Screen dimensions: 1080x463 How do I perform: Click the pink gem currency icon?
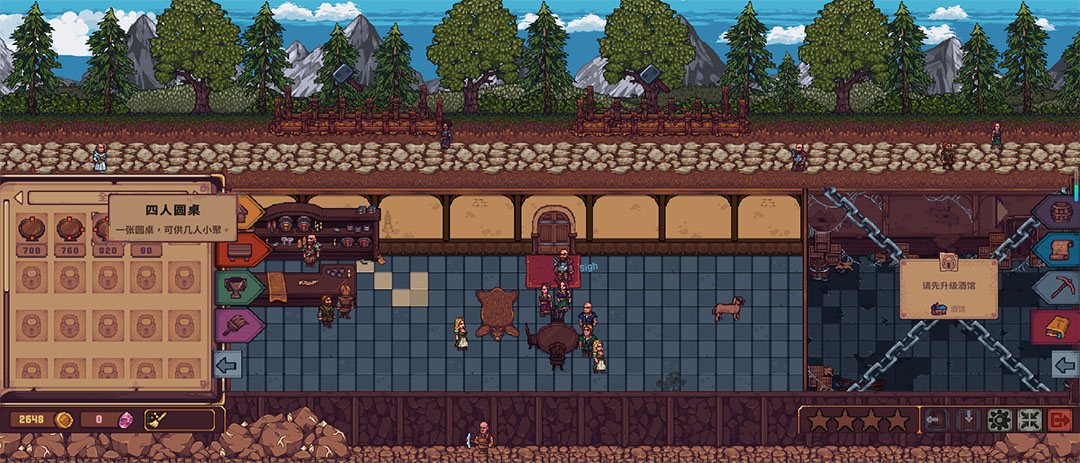127,419
